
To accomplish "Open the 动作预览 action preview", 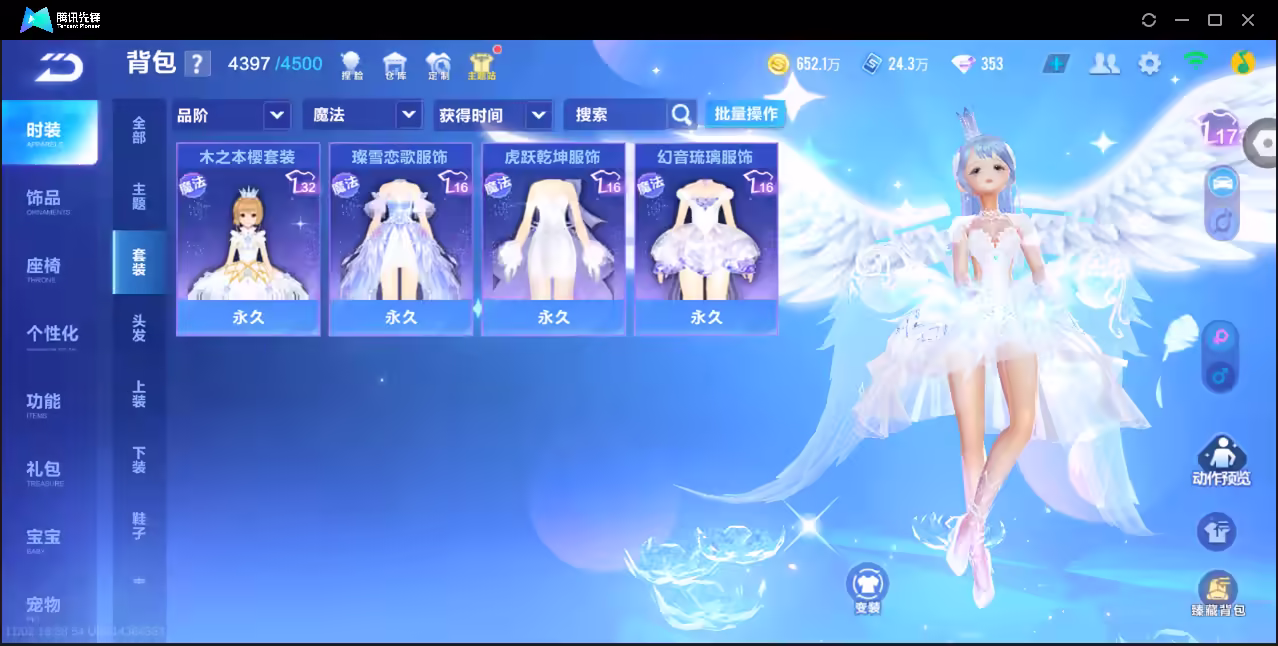I will click(1220, 461).
